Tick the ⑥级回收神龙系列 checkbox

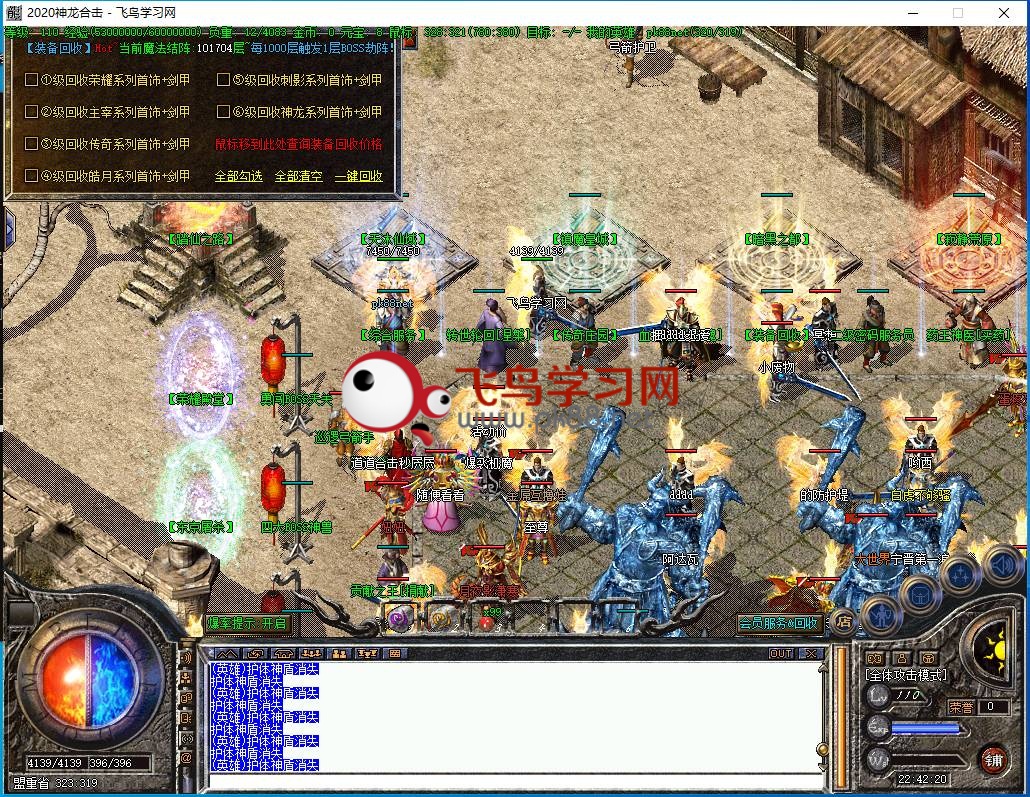coord(223,112)
